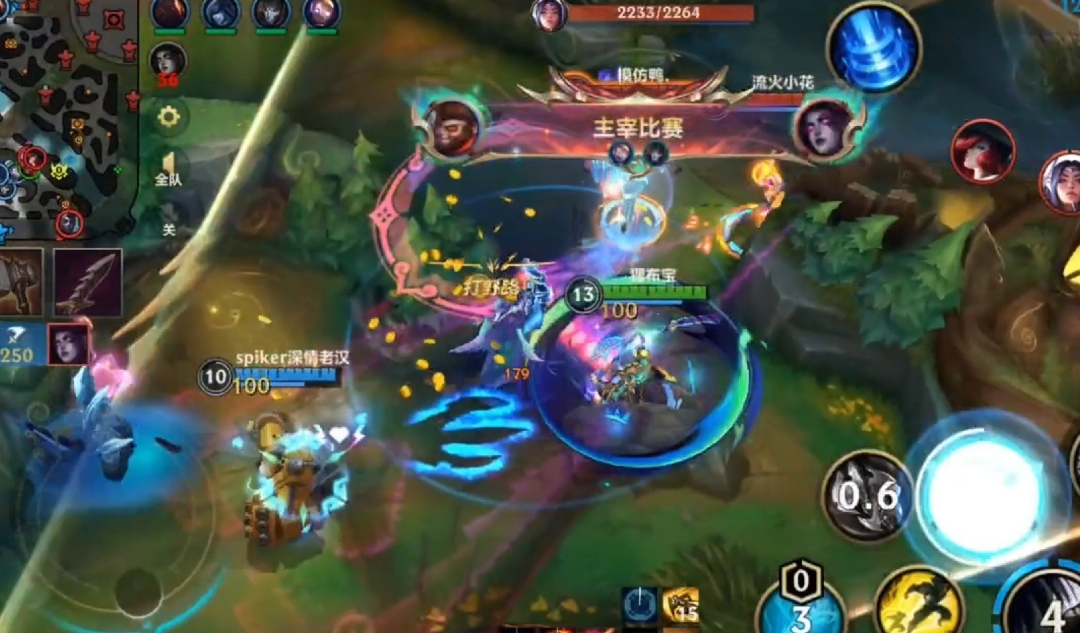Click the blue circular buff icon
The width and height of the screenshot is (1080, 633).
tap(638, 606)
